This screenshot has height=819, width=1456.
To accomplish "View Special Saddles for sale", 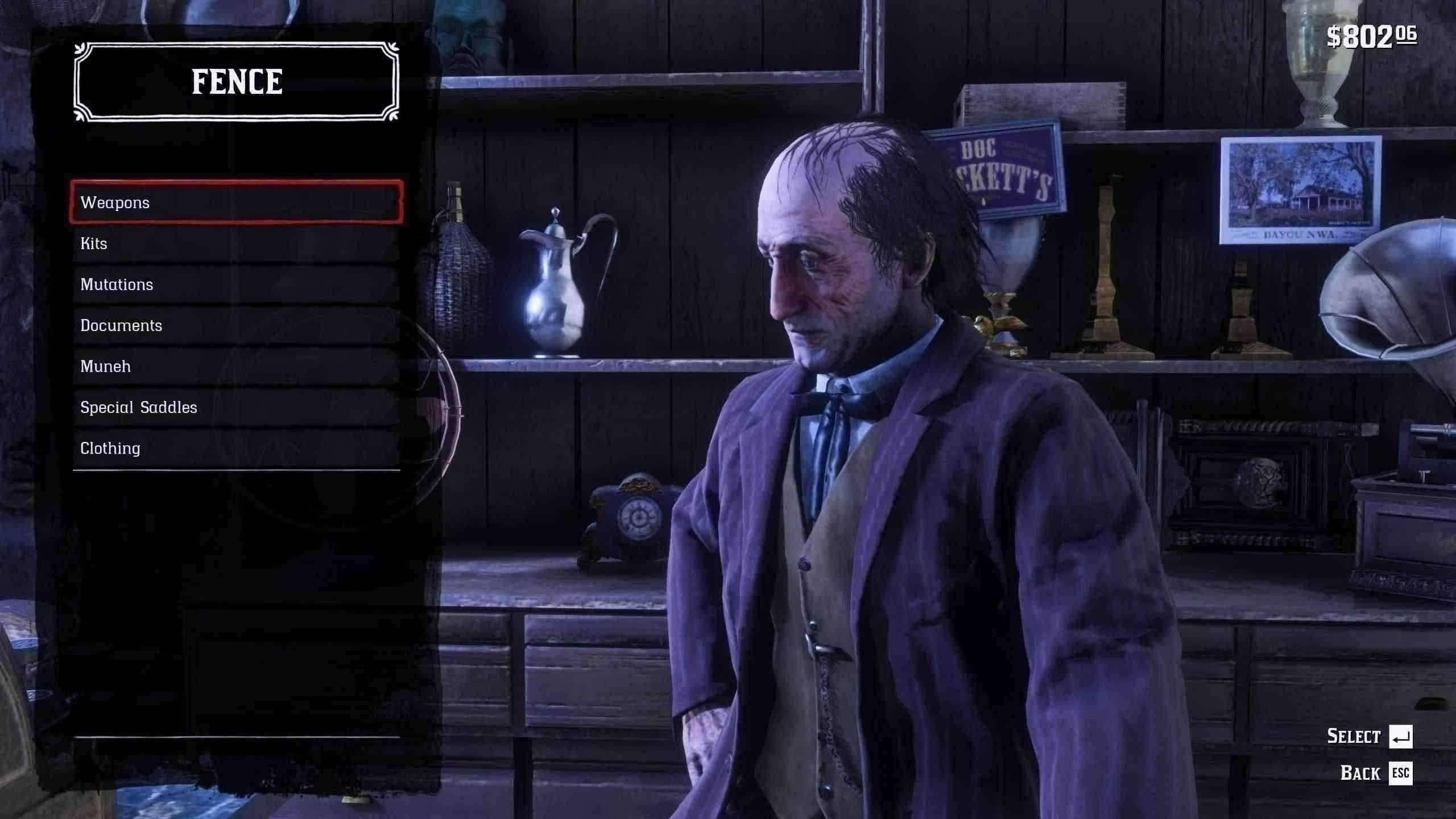I will click(x=236, y=407).
